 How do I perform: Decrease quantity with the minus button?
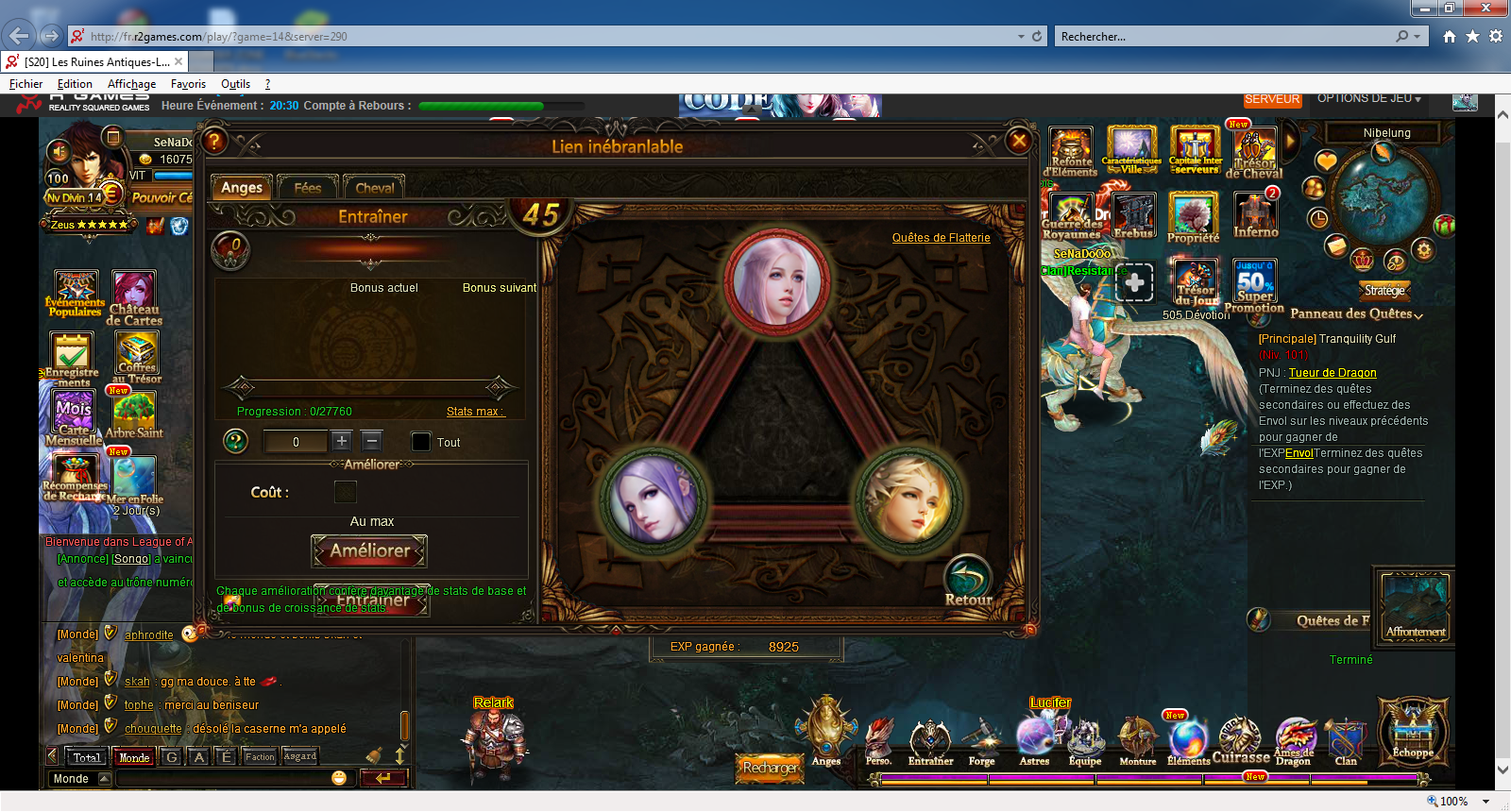pyautogui.click(x=372, y=441)
